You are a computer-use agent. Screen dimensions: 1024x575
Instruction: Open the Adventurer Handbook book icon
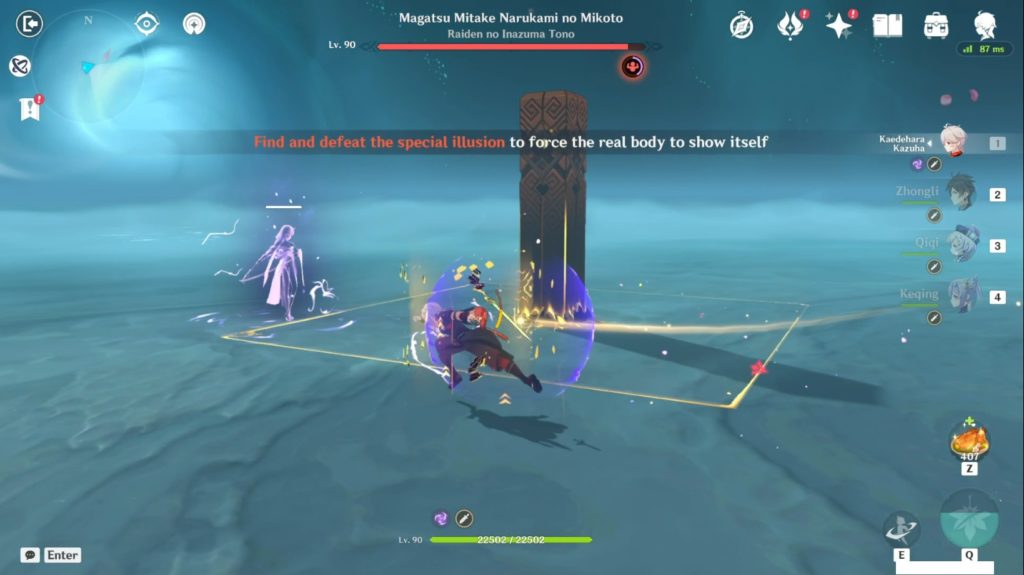(887, 26)
